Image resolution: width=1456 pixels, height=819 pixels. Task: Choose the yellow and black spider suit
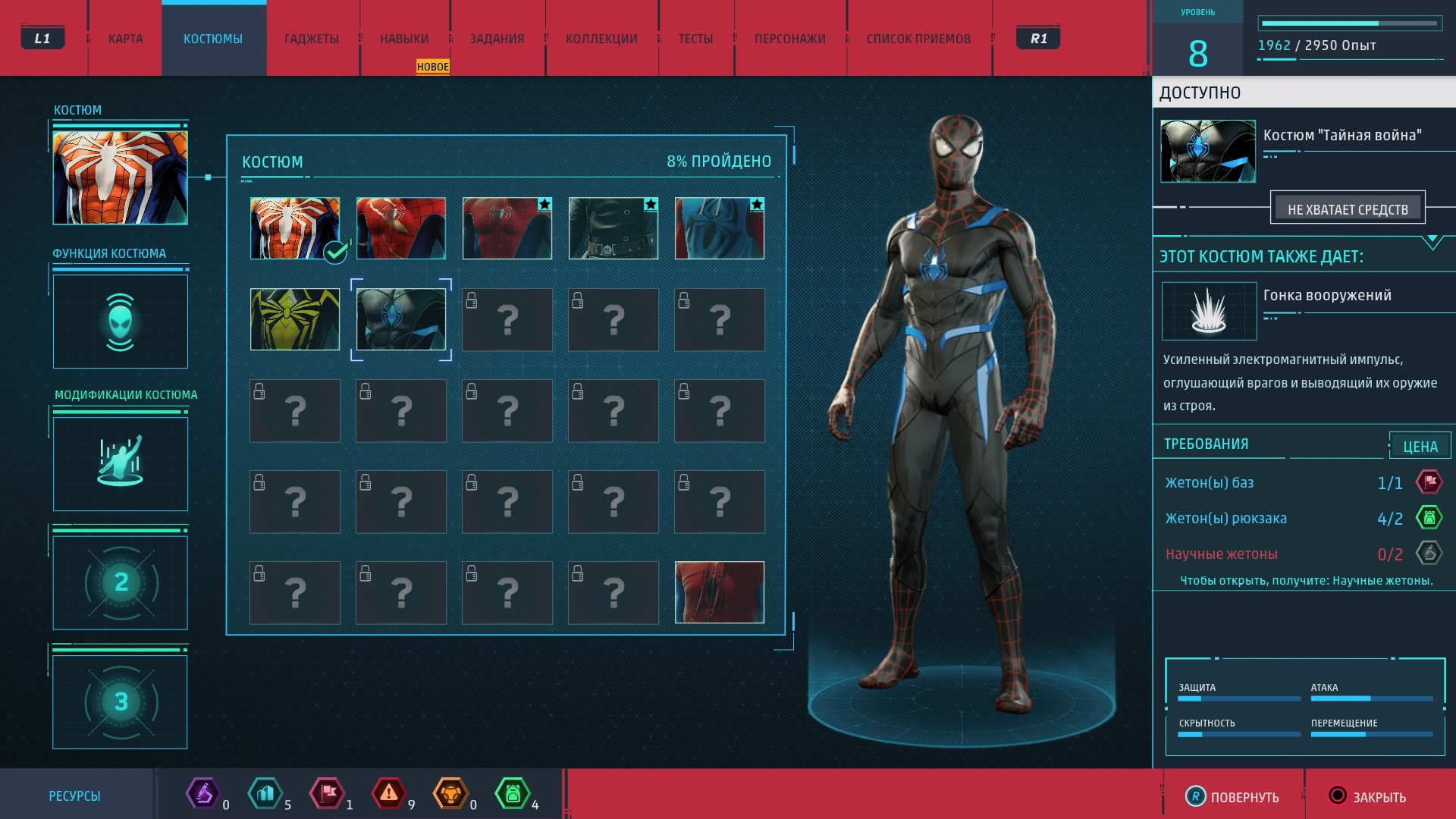click(295, 319)
